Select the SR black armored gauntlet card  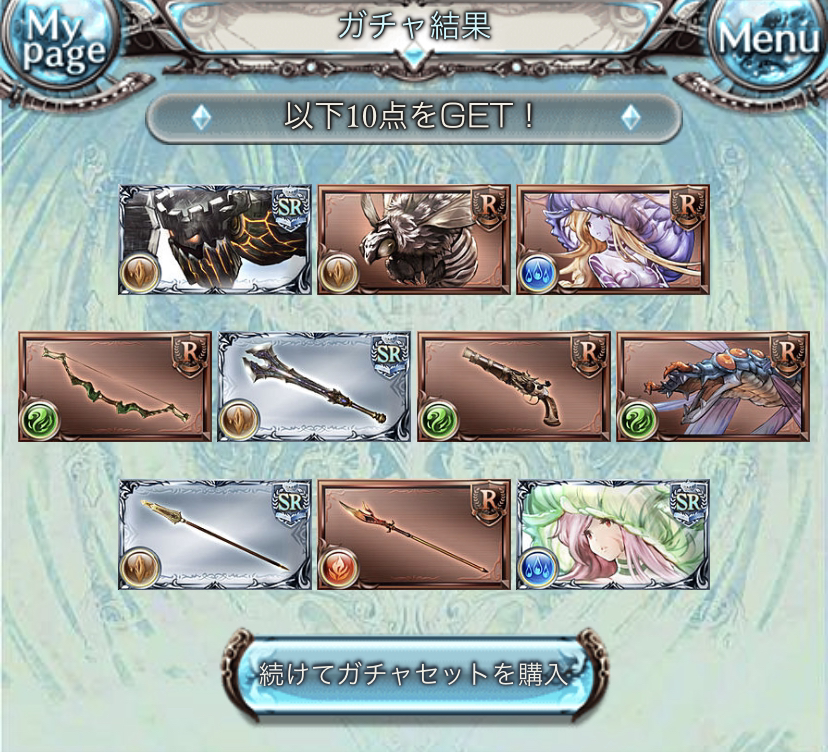(x=215, y=240)
